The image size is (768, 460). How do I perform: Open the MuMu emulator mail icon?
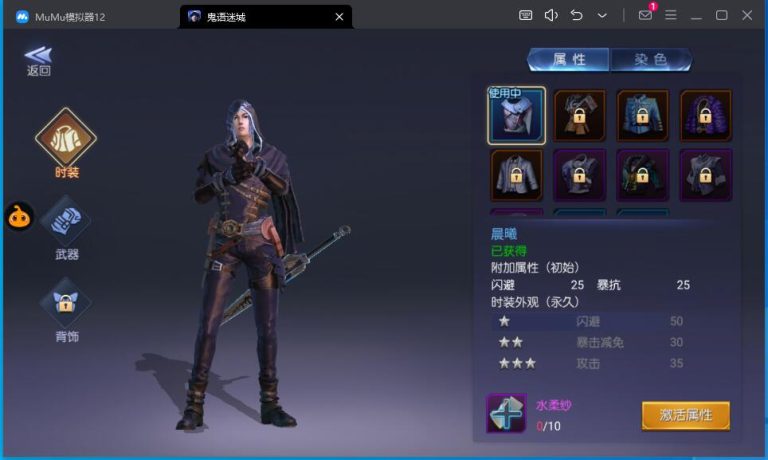(645, 15)
